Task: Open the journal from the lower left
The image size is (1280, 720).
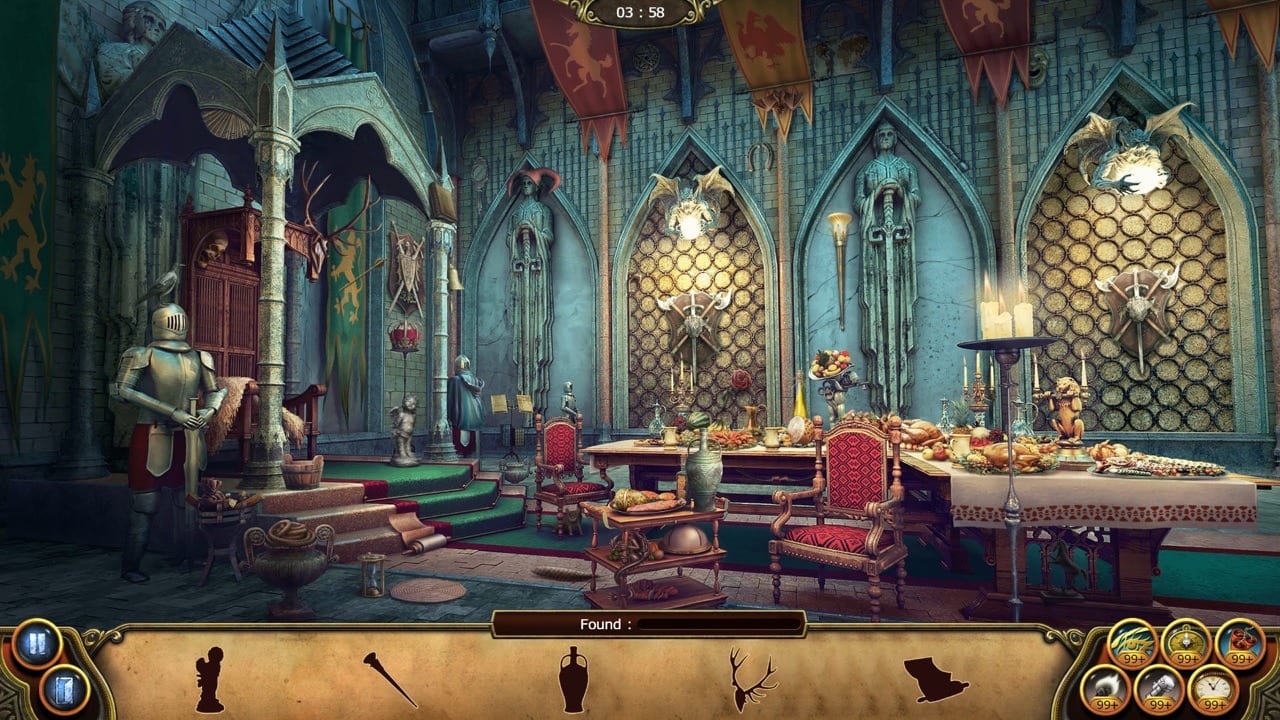Action: click(x=62, y=688)
